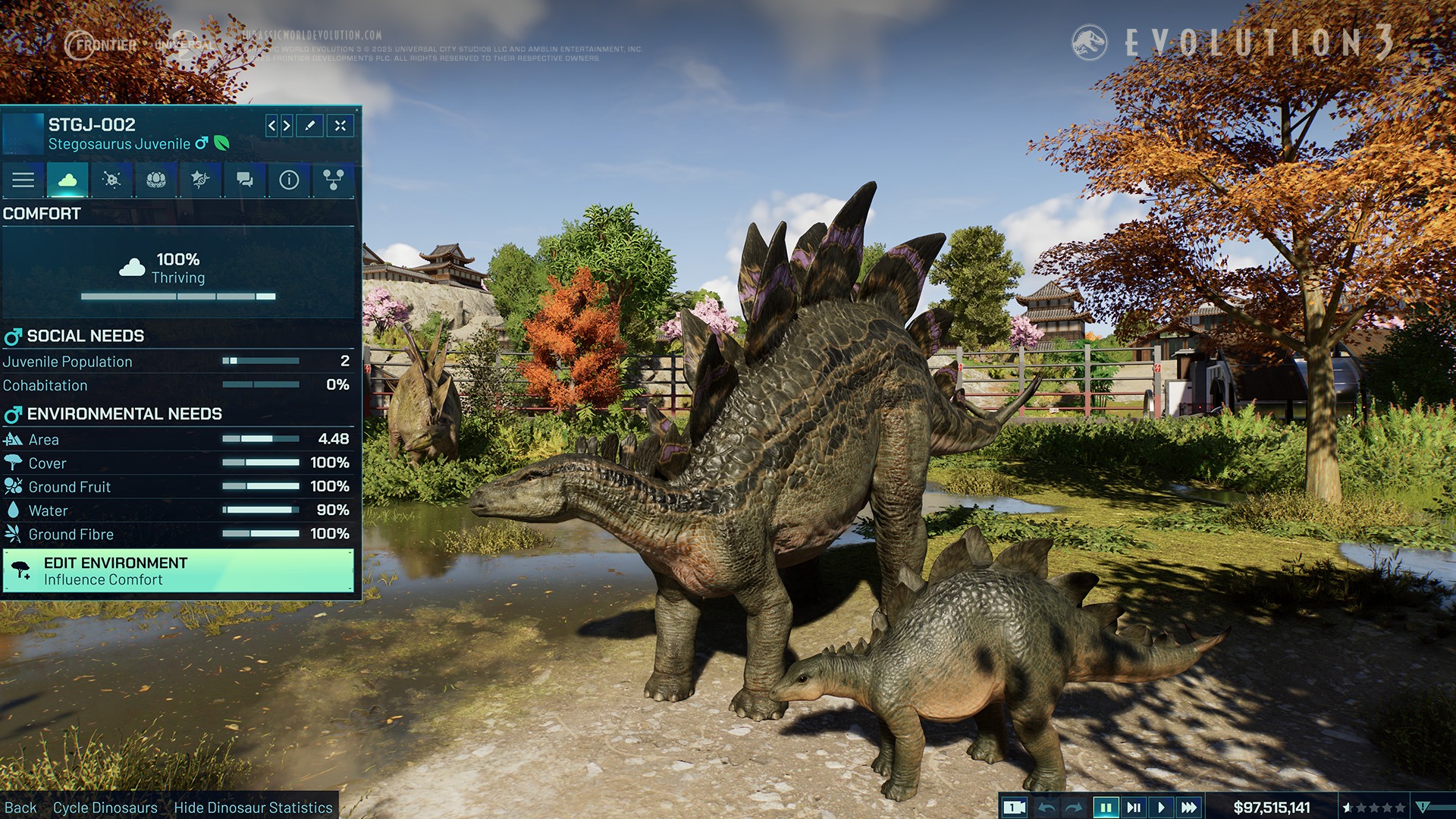Click the Edit Environment button
The width and height of the screenshot is (1456, 819).
coord(180,570)
